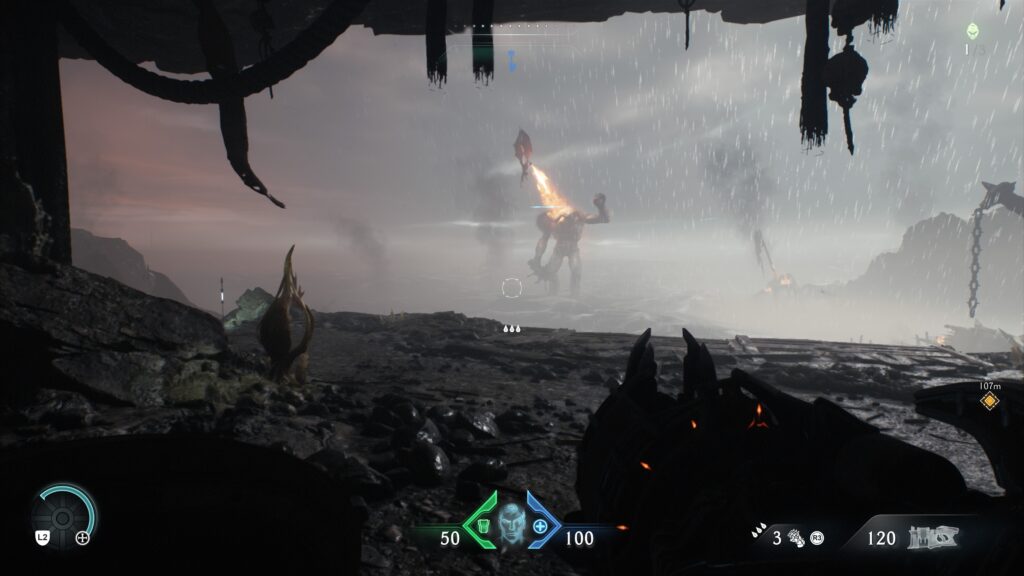Image resolution: width=1024 pixels, height=576 pixels.
Task: Select the green armor icon beside the portrait
Action: 482,526
